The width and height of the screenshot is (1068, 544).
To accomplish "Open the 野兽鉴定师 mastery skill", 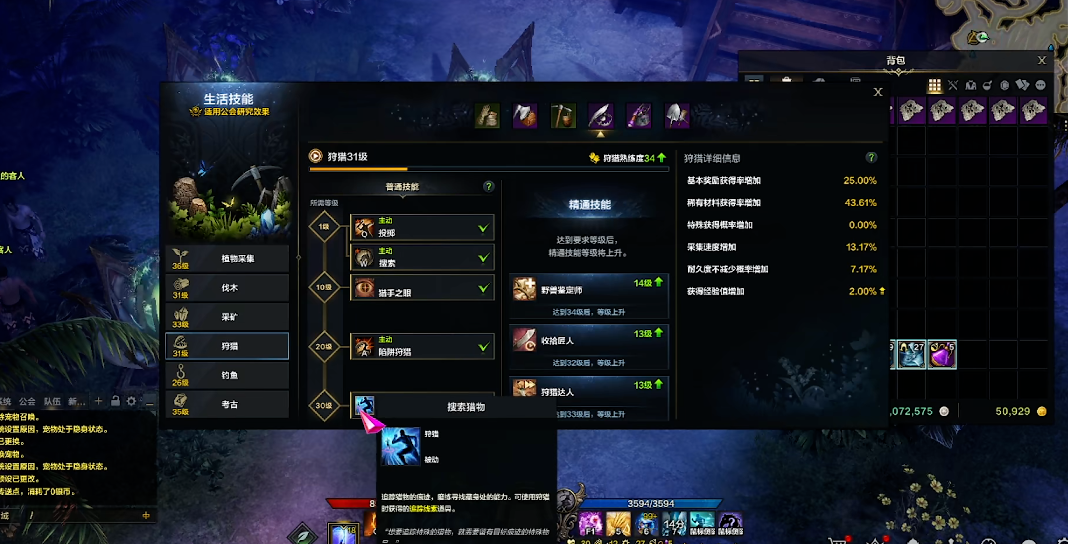I will click(x=588, y=289).
